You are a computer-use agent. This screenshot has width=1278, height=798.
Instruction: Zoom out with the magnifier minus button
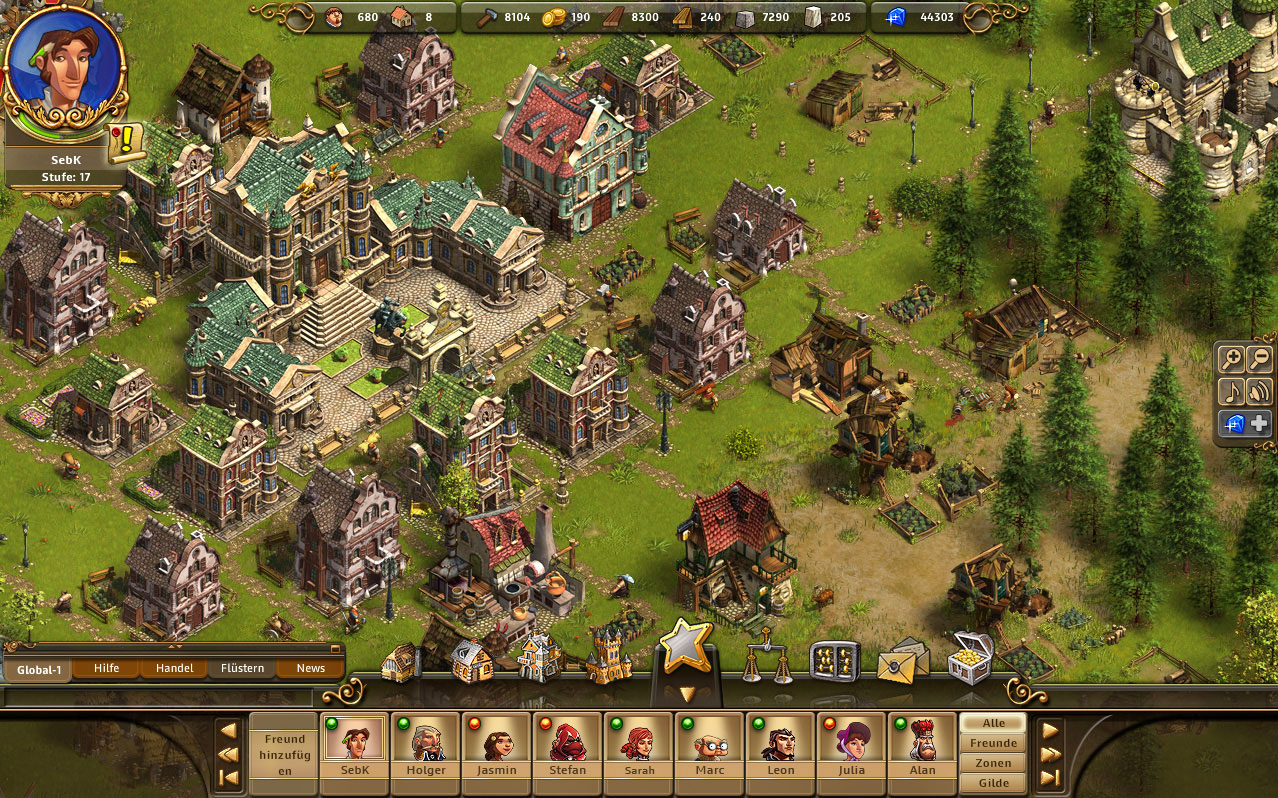[x=1259, y=360]
